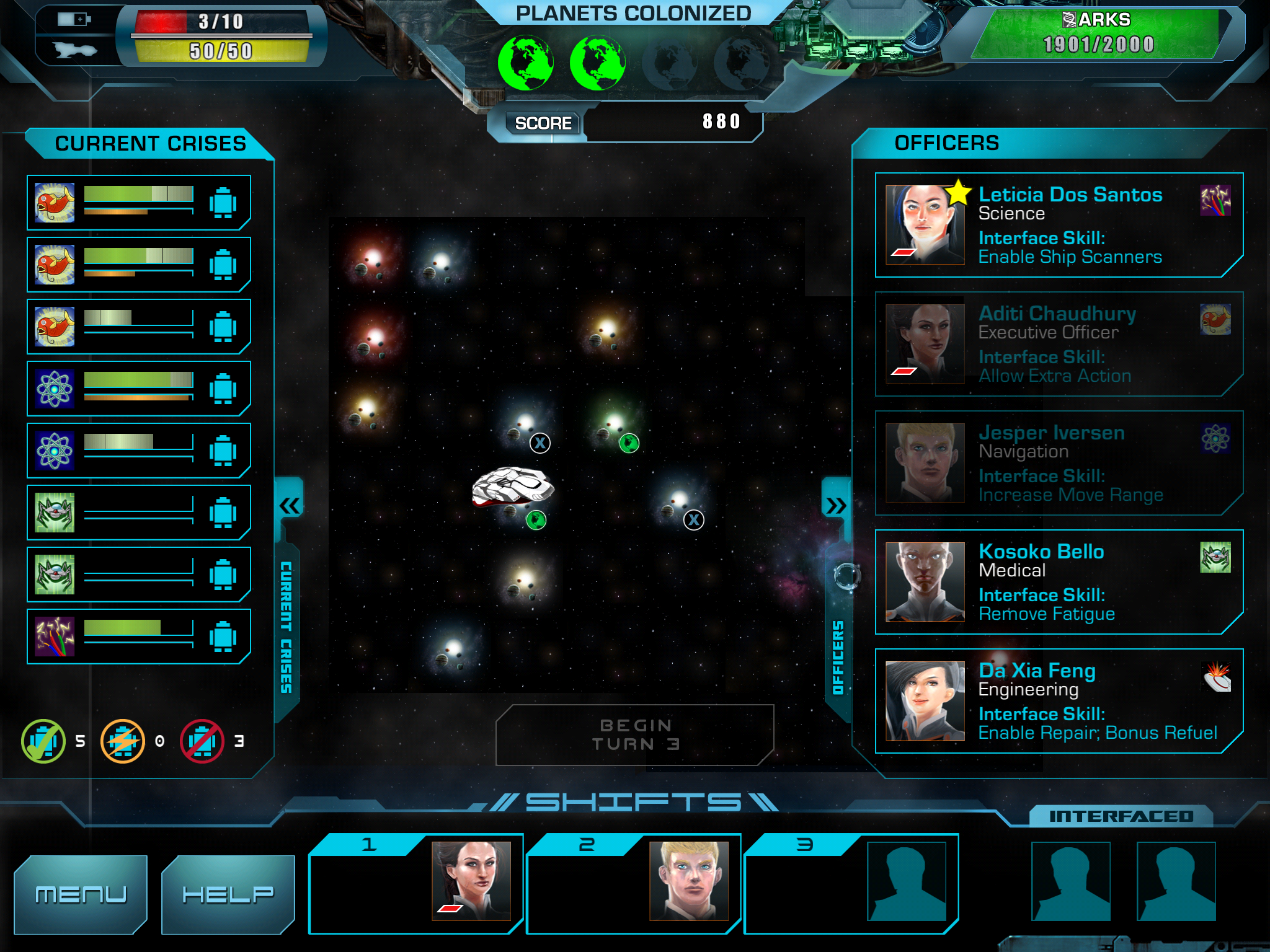Choose Jesper Iversen, Navigation officer

click(x=1058, y=463)
